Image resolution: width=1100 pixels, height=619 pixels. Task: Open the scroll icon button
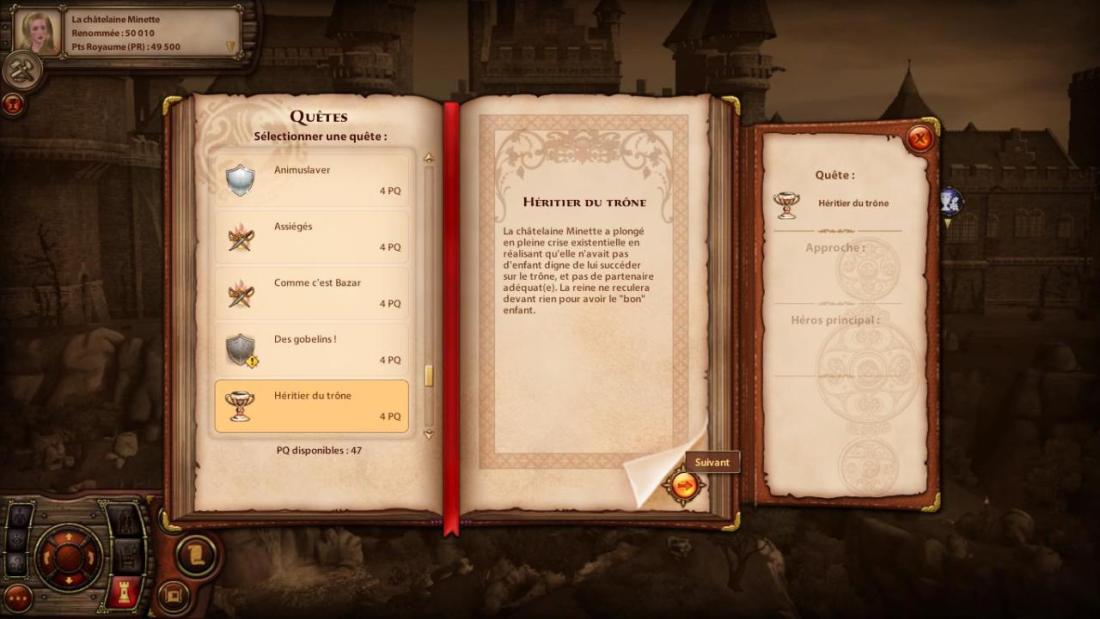(197, 554)
